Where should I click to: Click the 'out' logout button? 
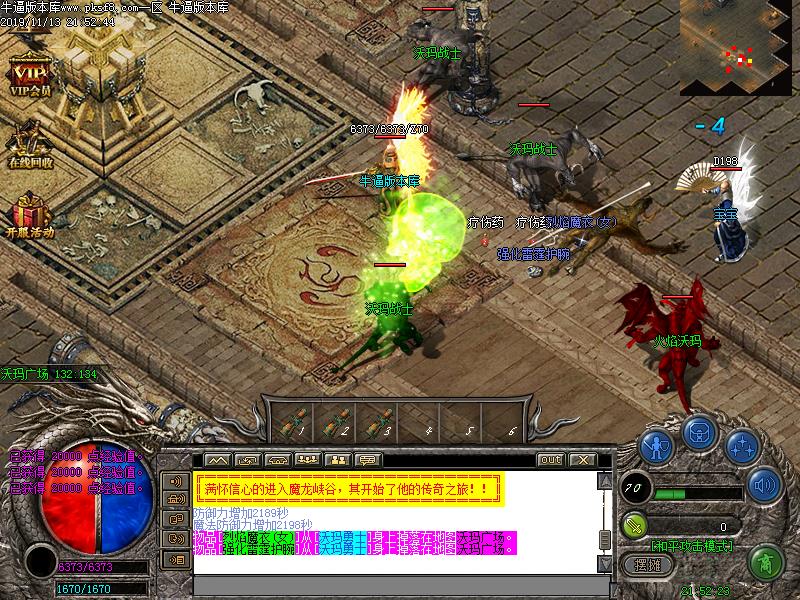click(550, 459)
